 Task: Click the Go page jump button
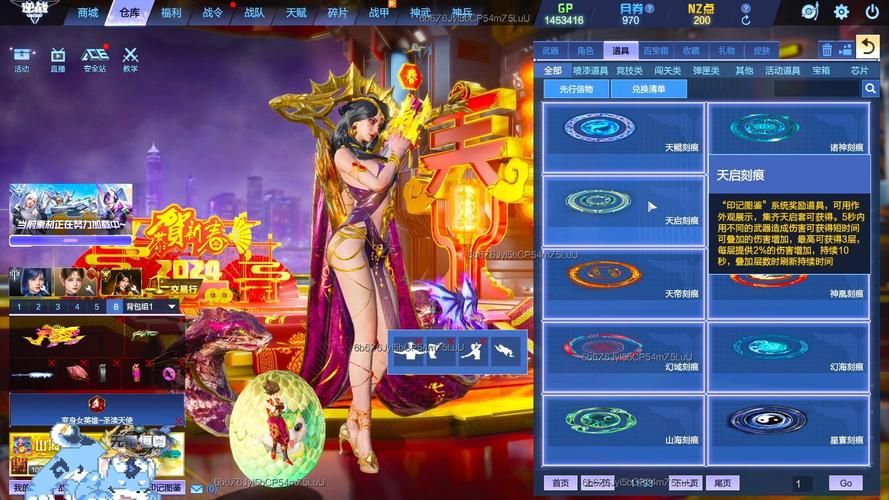[846, 483]
